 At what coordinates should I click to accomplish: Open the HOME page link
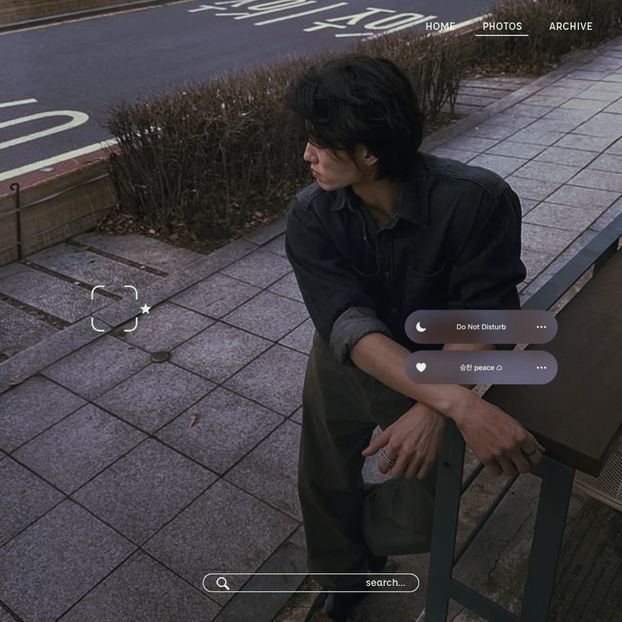point(440,26)
